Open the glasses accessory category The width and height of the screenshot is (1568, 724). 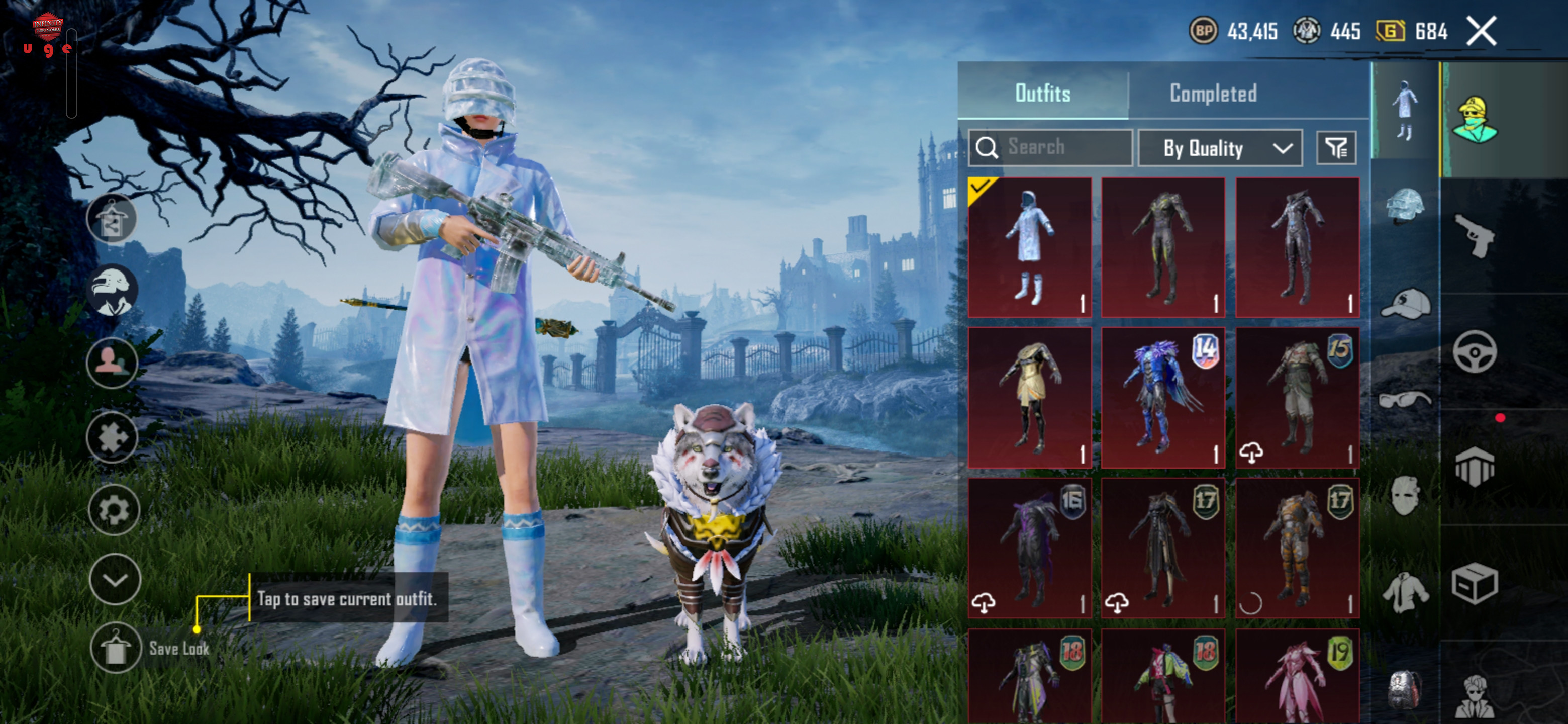pyautogui.click(x=1405, y=399)
